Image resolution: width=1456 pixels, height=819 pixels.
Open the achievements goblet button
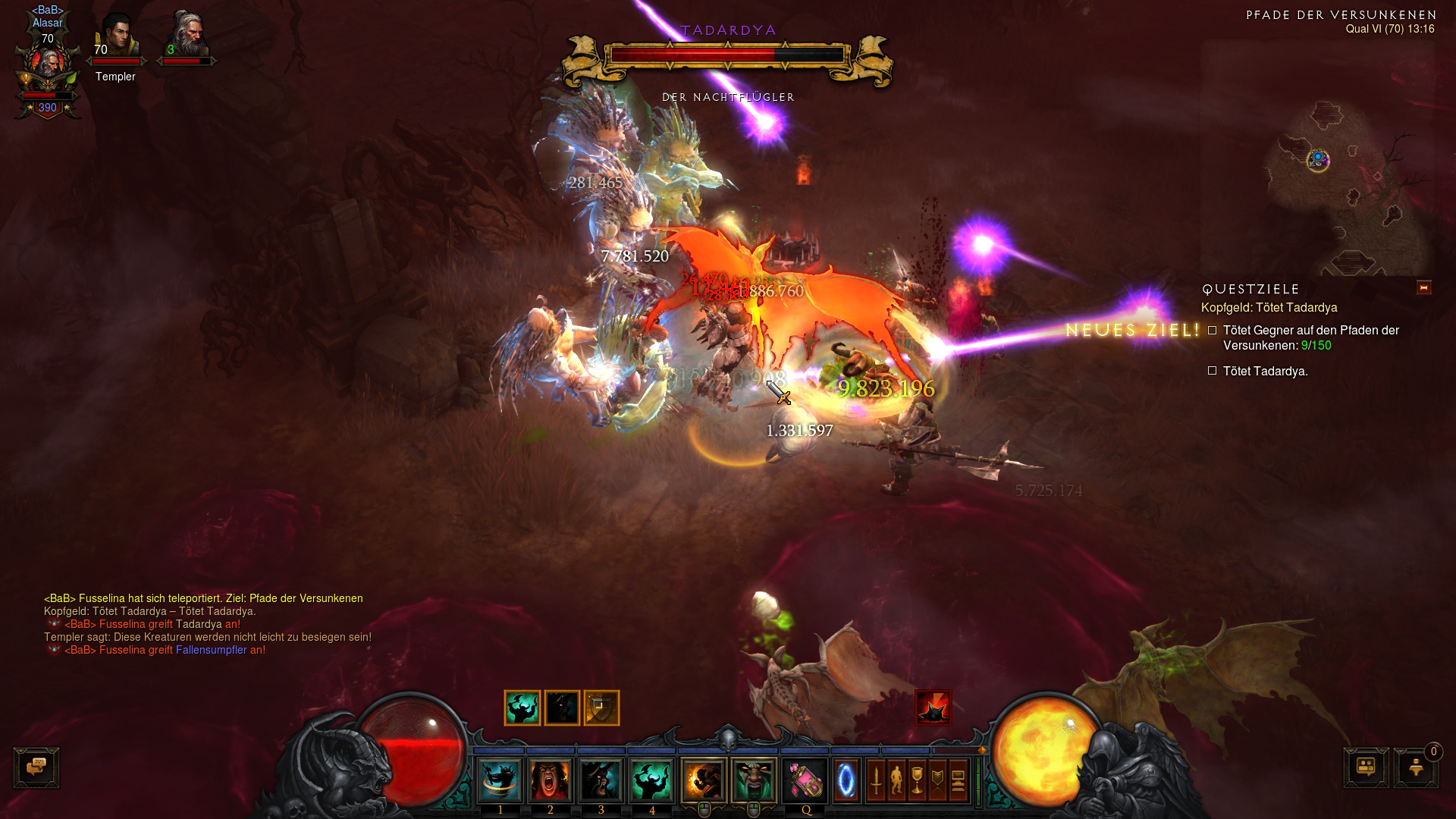[x=917, y=780]
